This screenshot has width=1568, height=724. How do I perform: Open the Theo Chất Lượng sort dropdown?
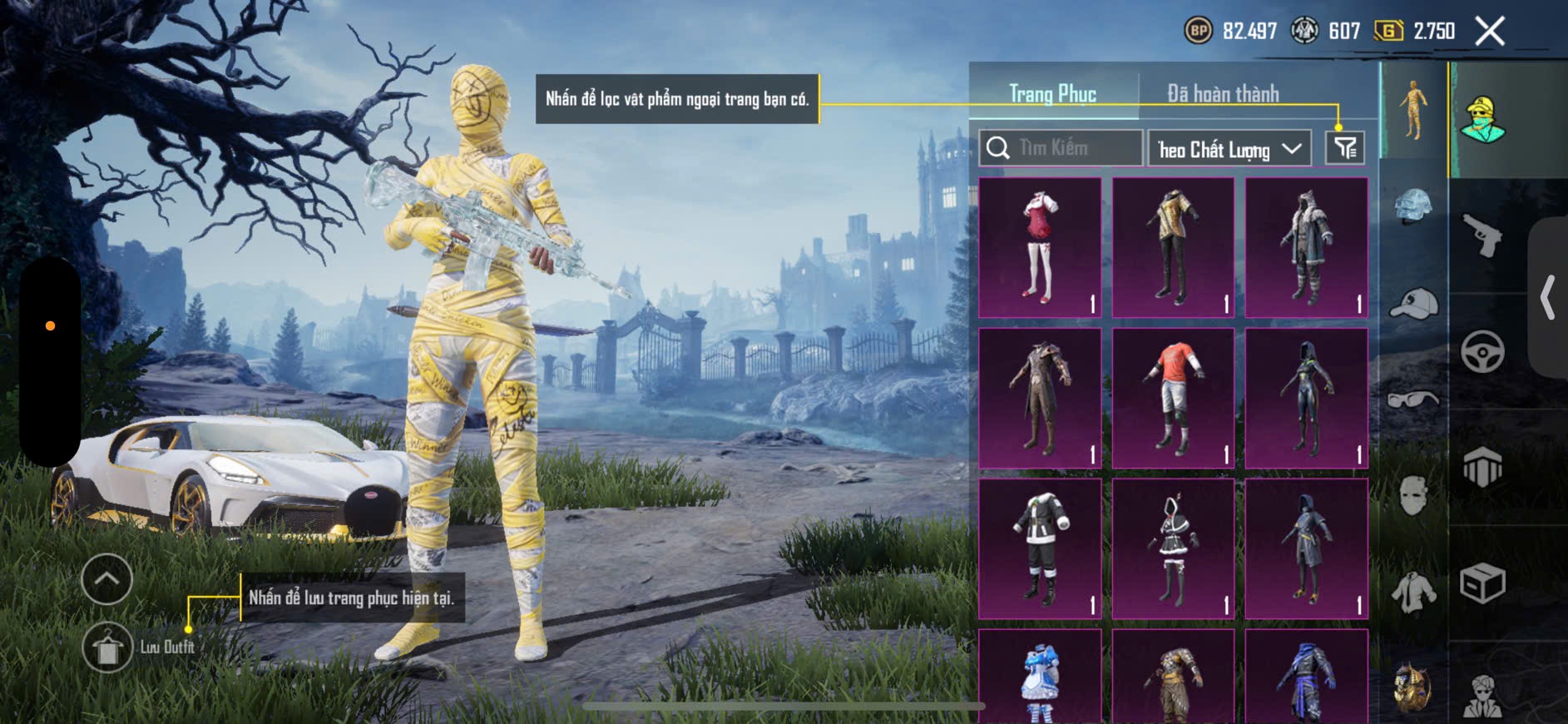pyautogui.click(x=1229, y=149)
